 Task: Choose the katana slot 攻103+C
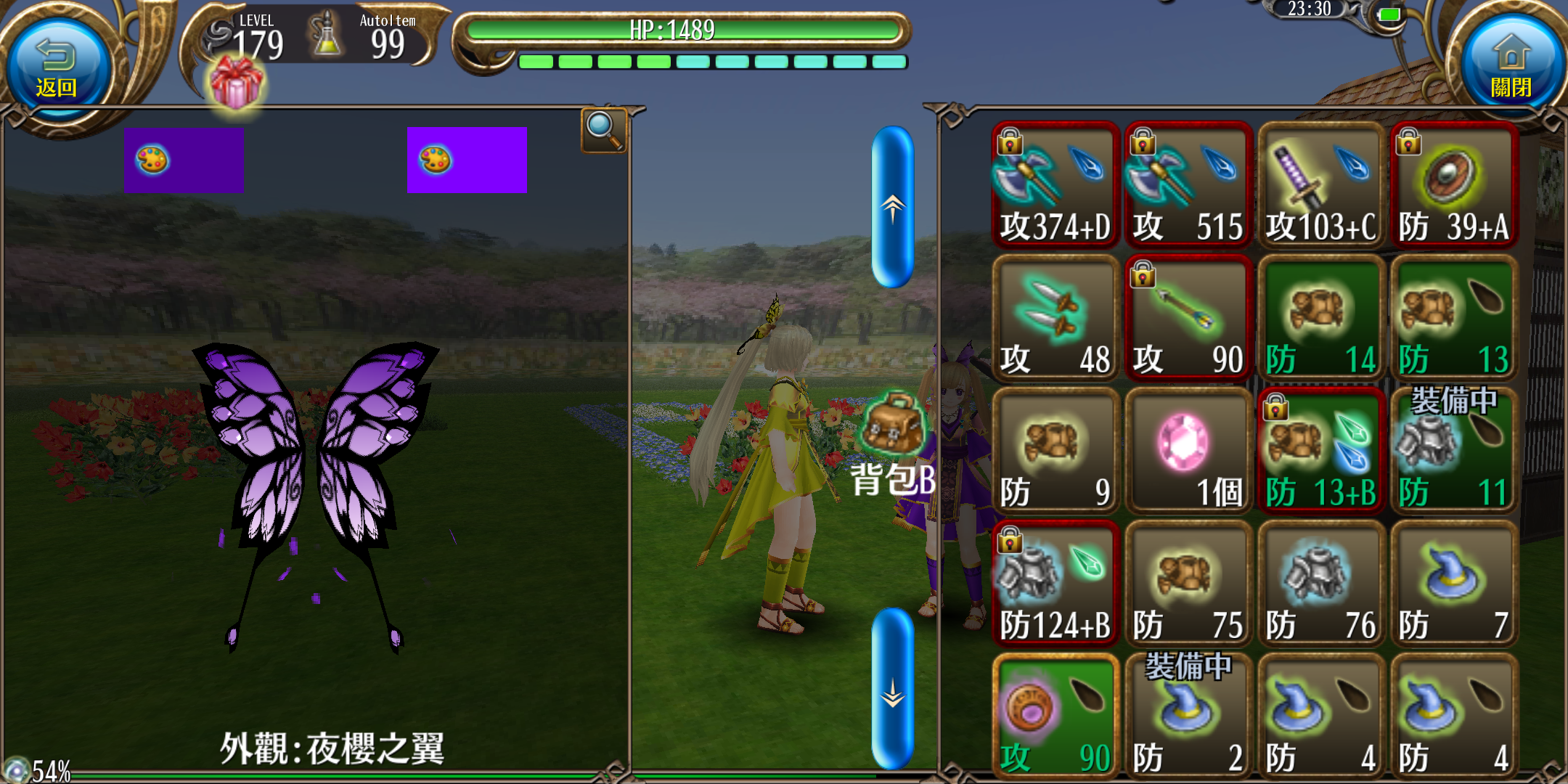point(1320,185)
